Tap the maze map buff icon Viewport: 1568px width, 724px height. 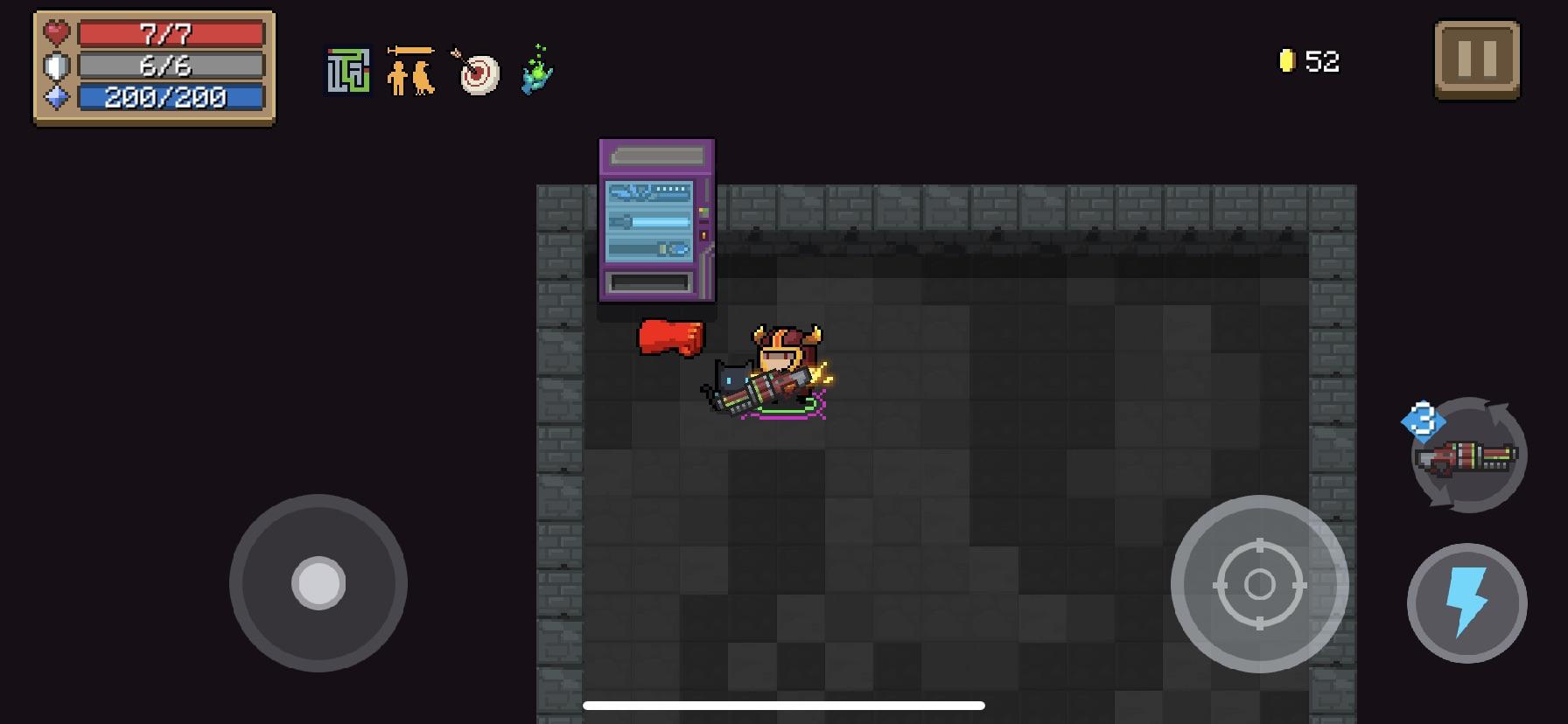[x=347, y=71]
